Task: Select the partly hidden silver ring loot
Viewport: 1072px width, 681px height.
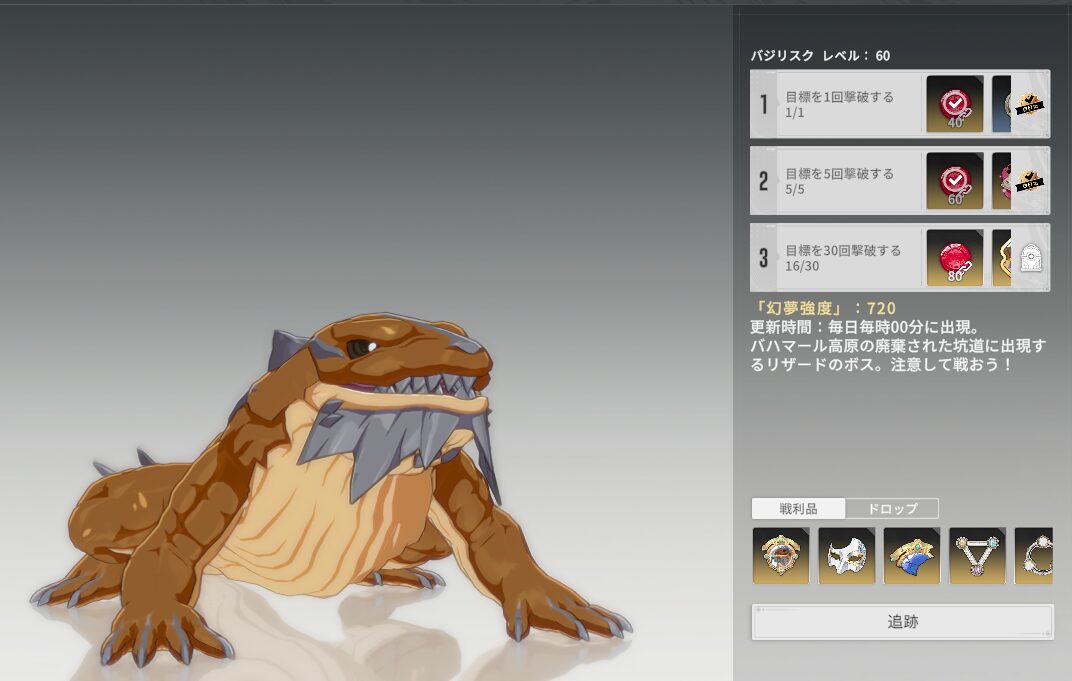Action: point(1034,556)
